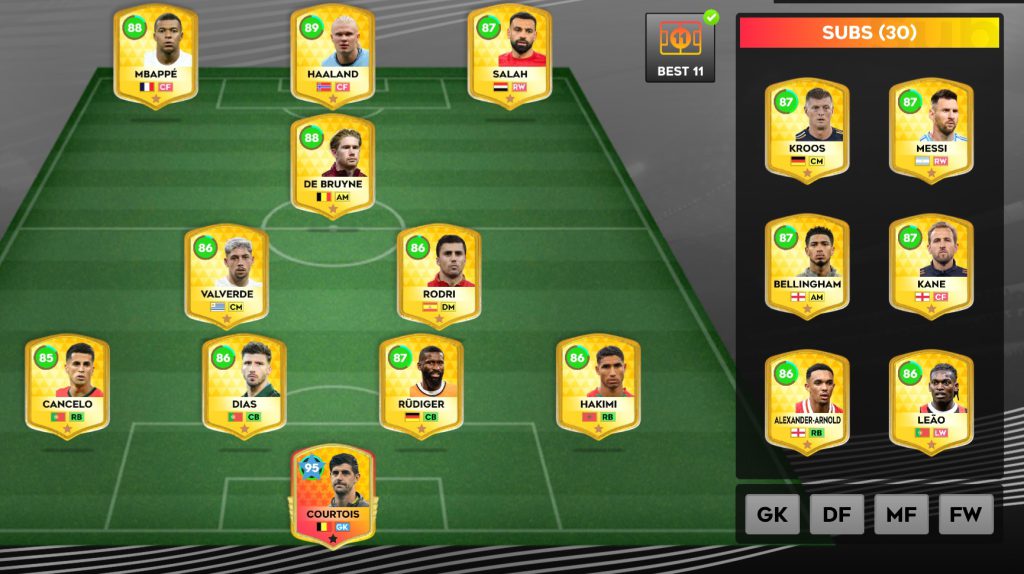Pick Haaland's card in the lineup
This screenshot has width=1024, height=574.
pos(333,55)
